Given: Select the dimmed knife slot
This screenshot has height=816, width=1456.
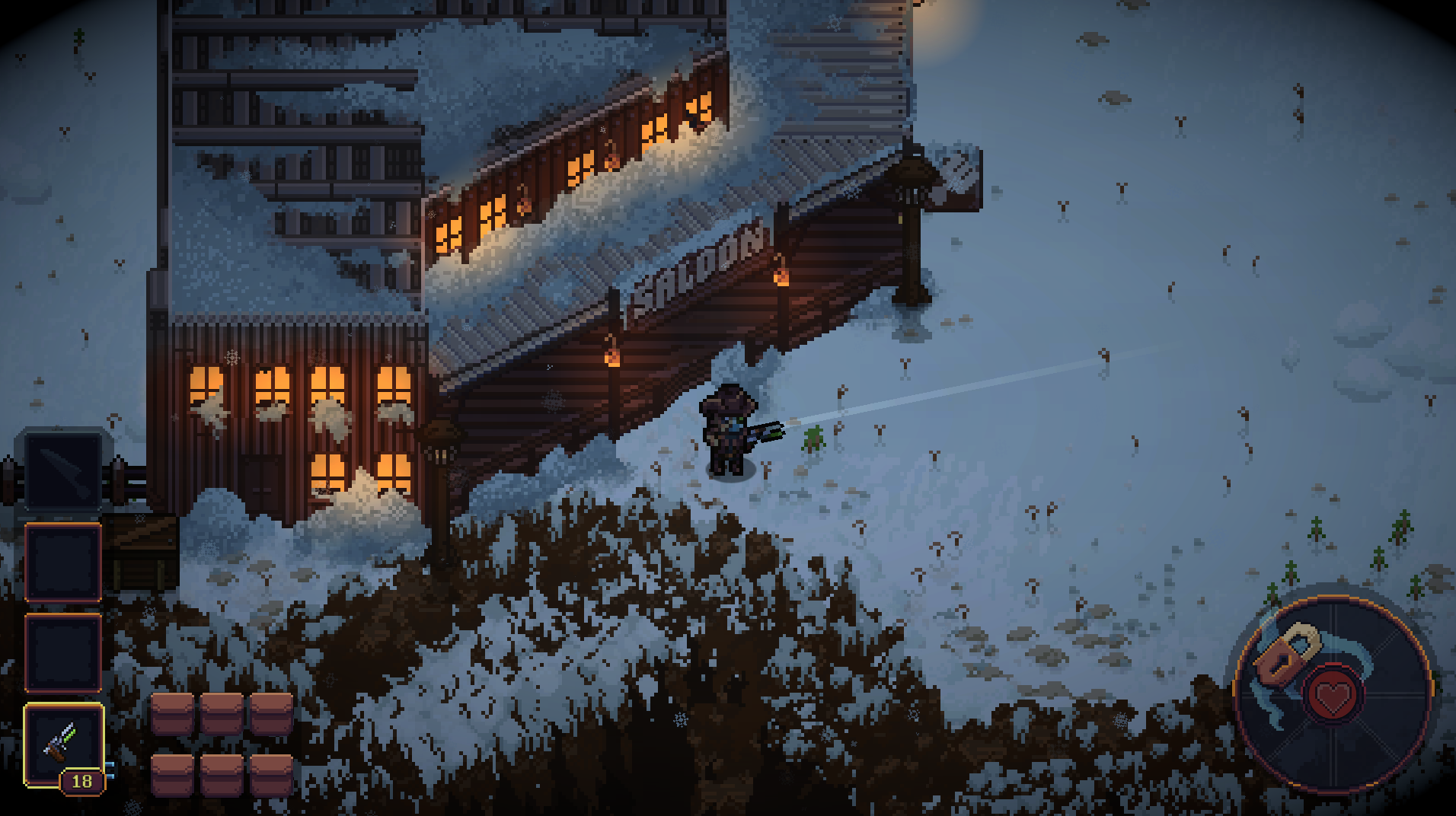Looking at the screenshot, I should point(63,470).
